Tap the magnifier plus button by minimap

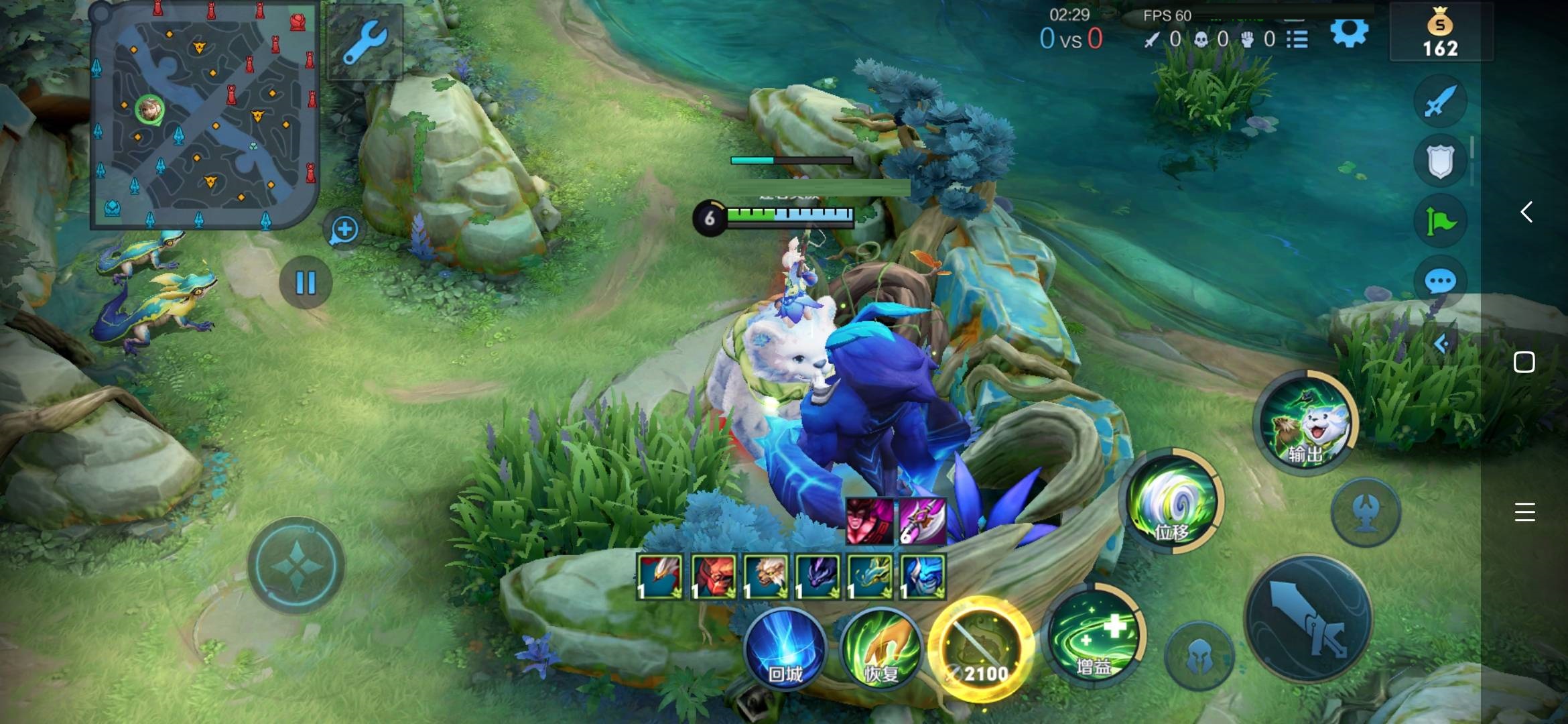pos(344,230)
